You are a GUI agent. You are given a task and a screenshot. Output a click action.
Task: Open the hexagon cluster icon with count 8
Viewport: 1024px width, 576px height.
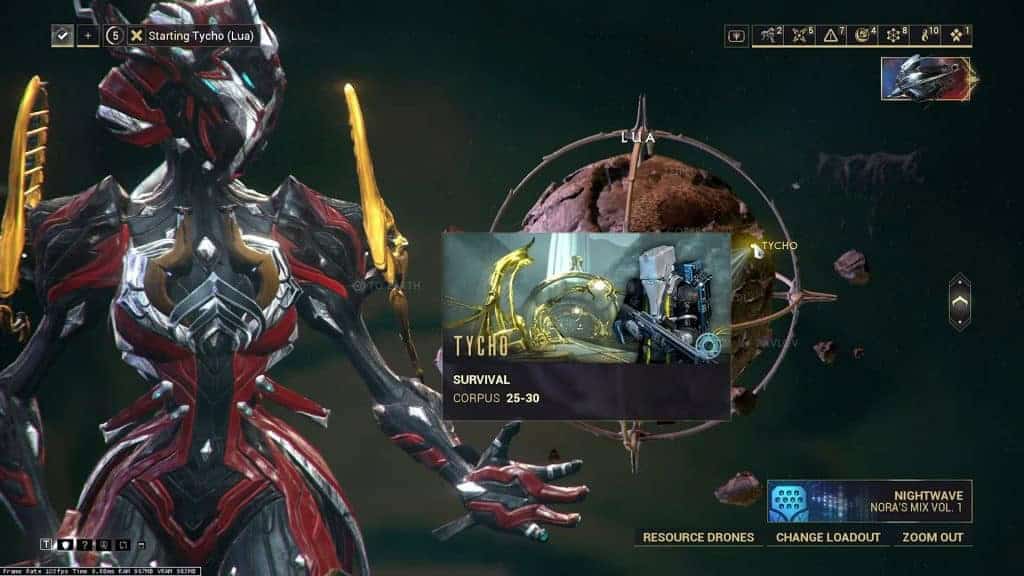(895, 36)
